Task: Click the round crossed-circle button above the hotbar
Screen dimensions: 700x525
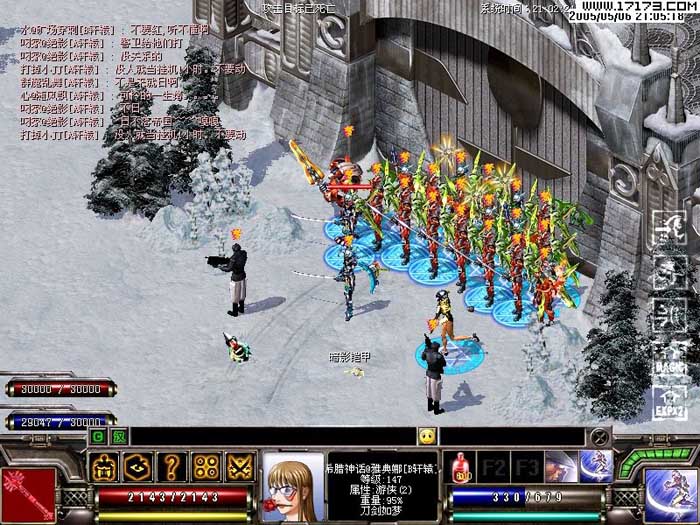Action: point(599,436)
